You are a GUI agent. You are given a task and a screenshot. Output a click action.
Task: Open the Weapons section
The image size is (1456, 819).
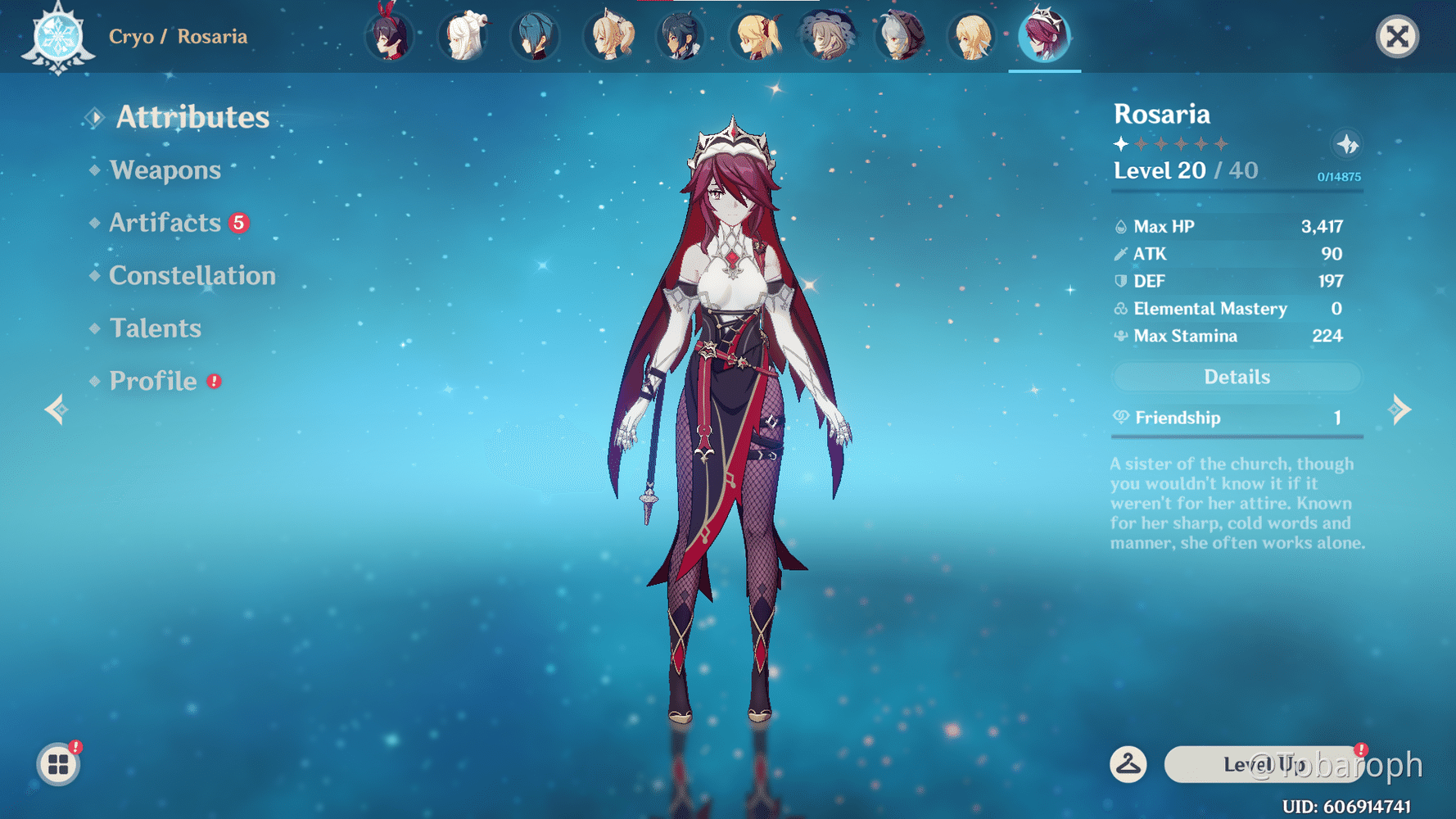click(x=165, y=170)
